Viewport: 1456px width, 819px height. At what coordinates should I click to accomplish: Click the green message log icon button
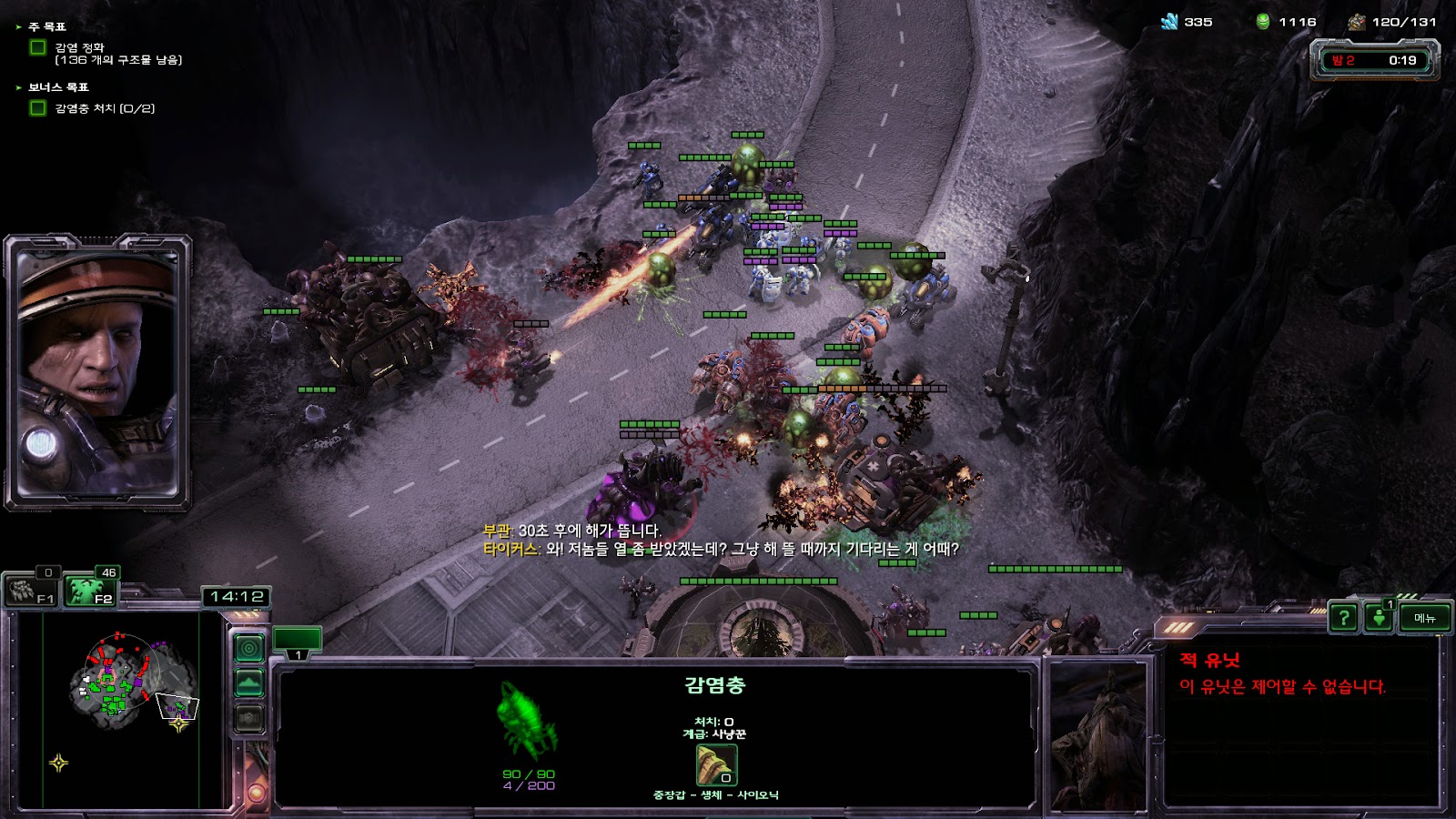click(x=1379, y=618)
